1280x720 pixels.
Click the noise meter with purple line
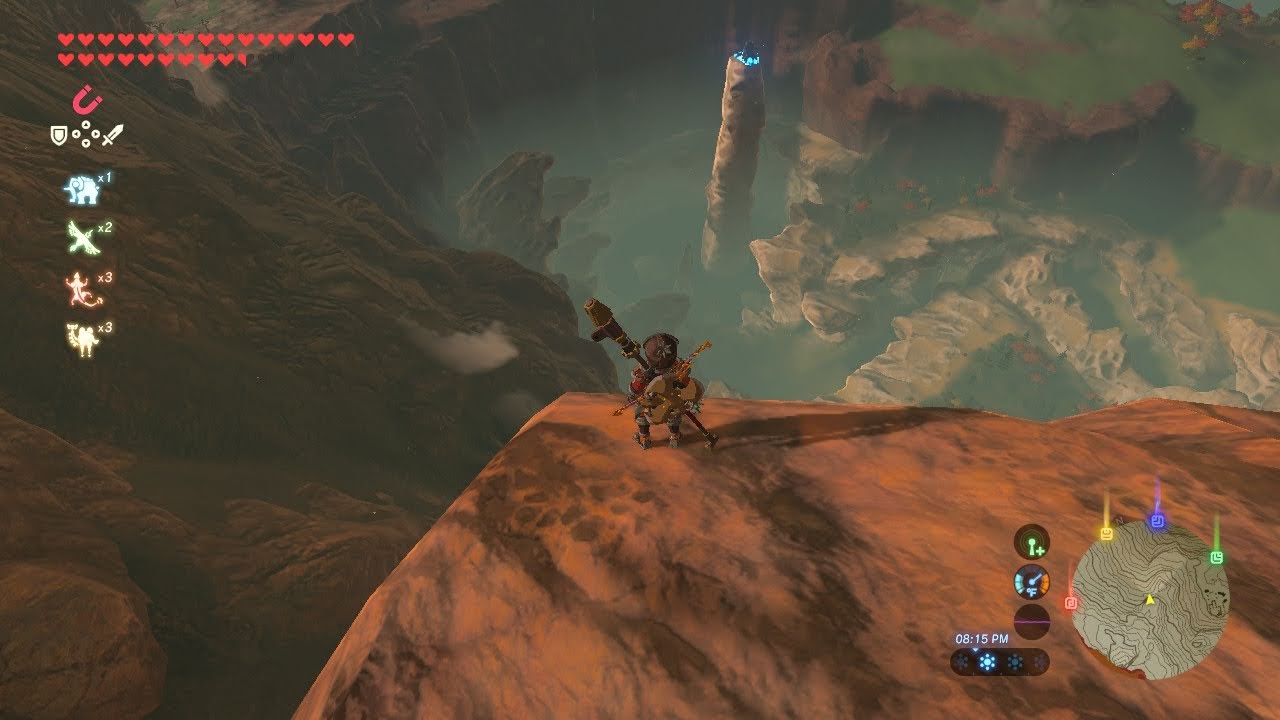coord(1031,621)
